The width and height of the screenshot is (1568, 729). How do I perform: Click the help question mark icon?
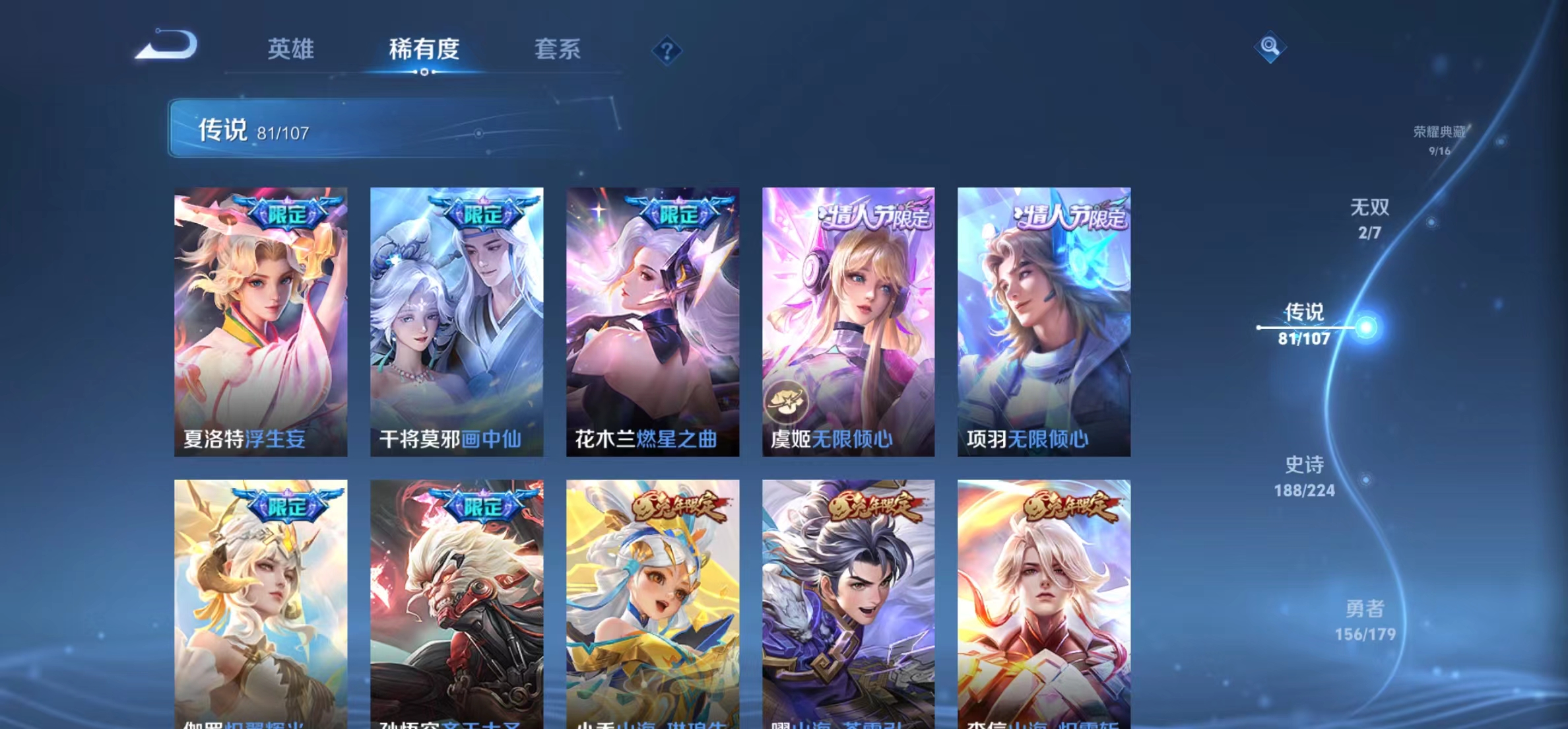click(x=669, y=52)
